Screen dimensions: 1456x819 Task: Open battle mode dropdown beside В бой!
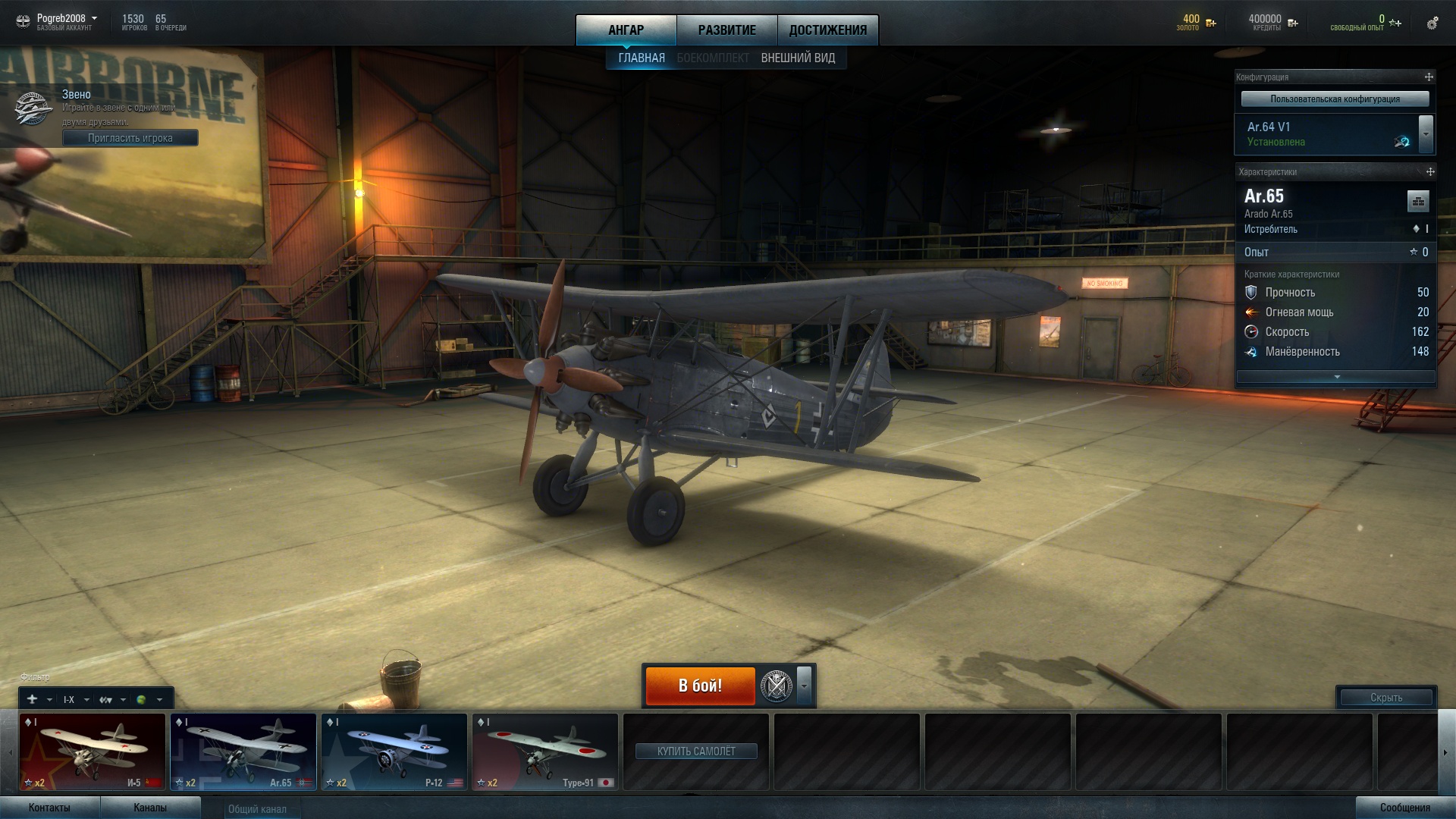point(805,686)
